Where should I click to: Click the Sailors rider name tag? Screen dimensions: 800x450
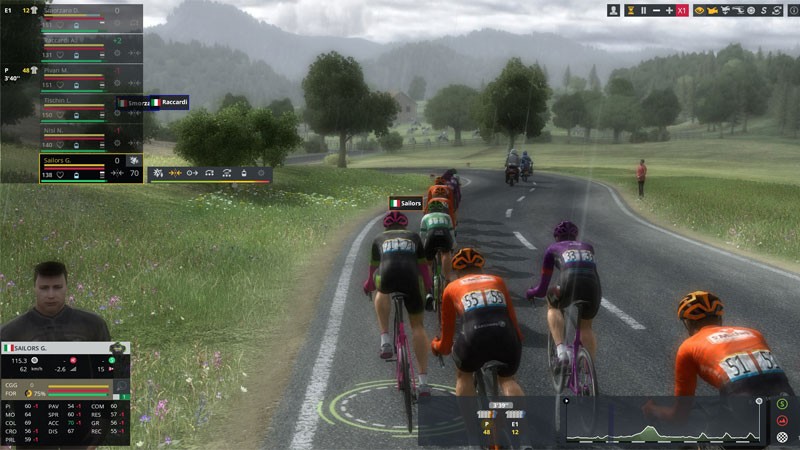(x=406, y=203)
